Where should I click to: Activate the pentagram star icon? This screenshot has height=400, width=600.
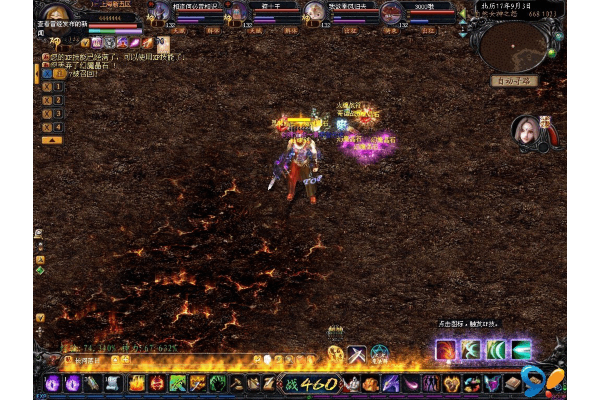coord(380,353)
